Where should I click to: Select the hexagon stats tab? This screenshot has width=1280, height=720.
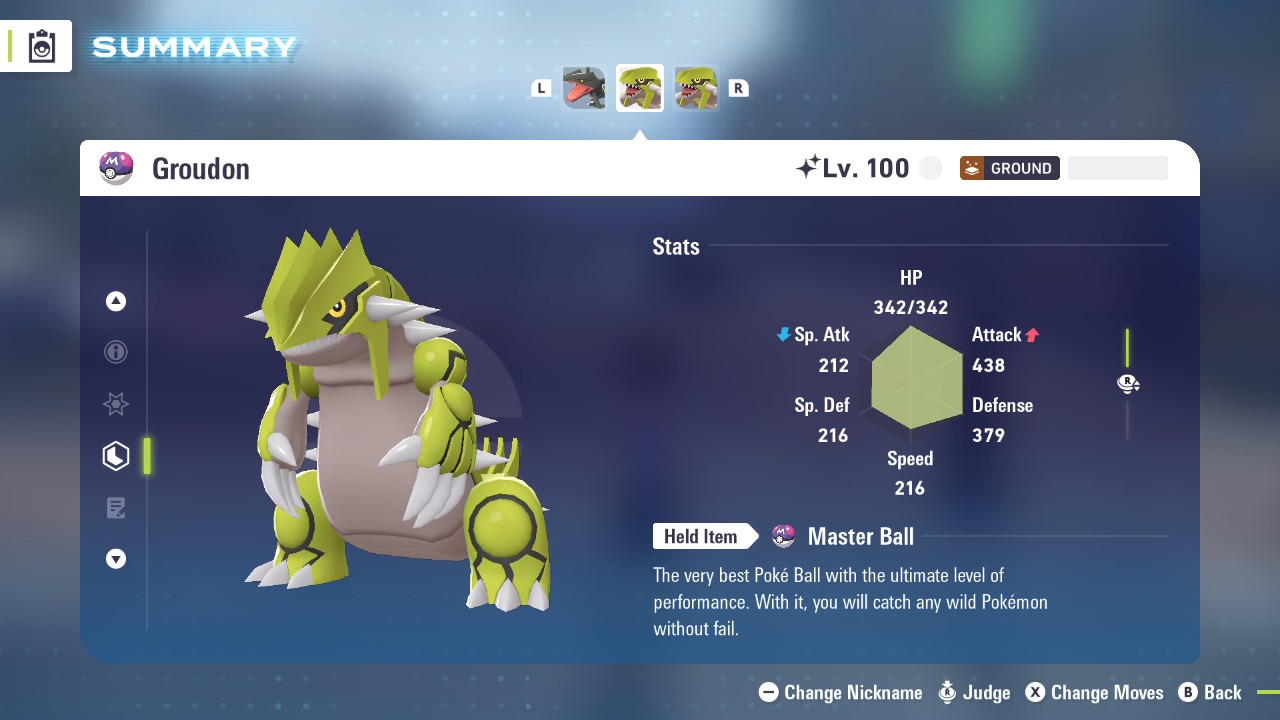tap(116, 456)
